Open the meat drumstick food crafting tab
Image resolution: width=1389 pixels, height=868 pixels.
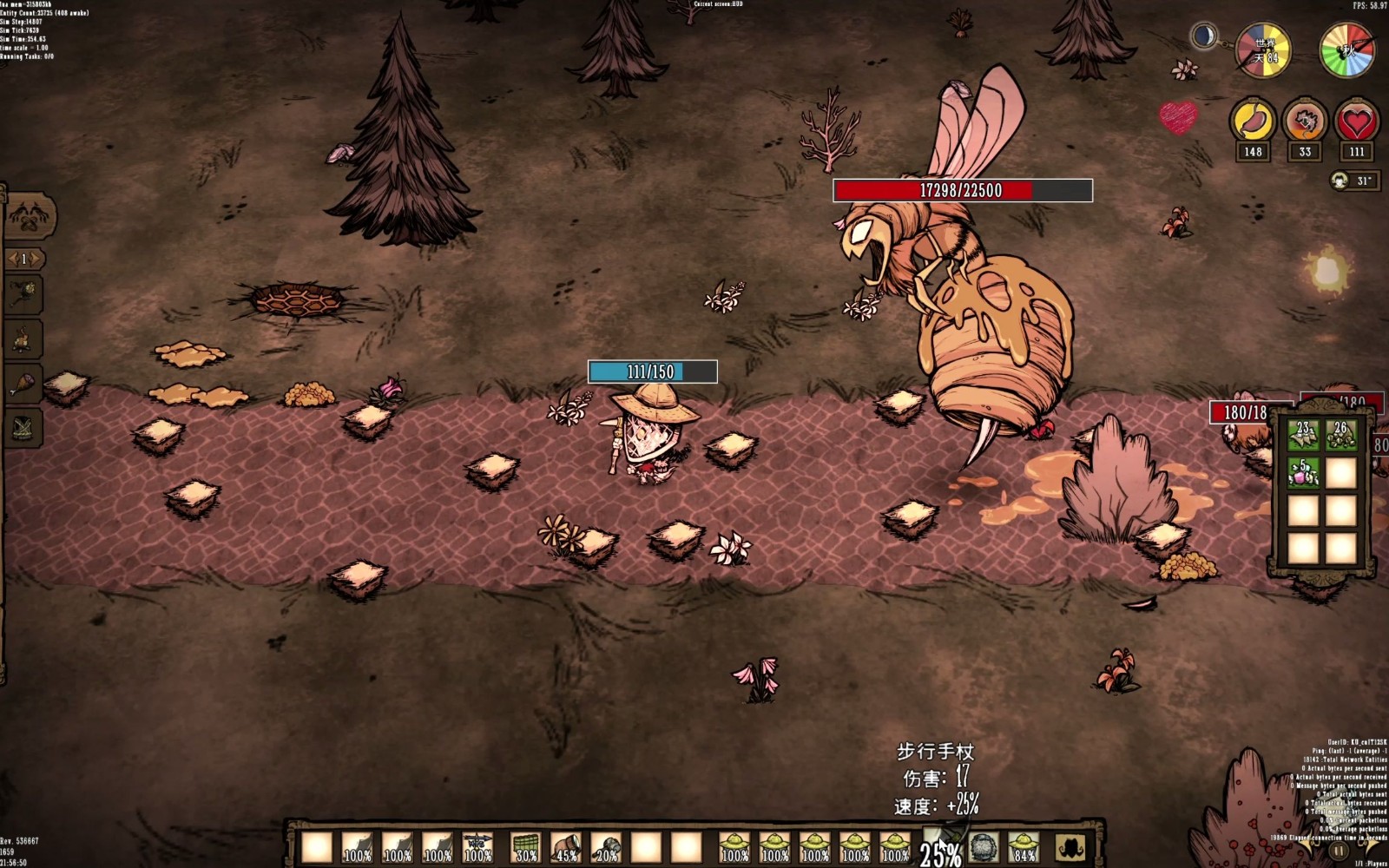(23, 383)
